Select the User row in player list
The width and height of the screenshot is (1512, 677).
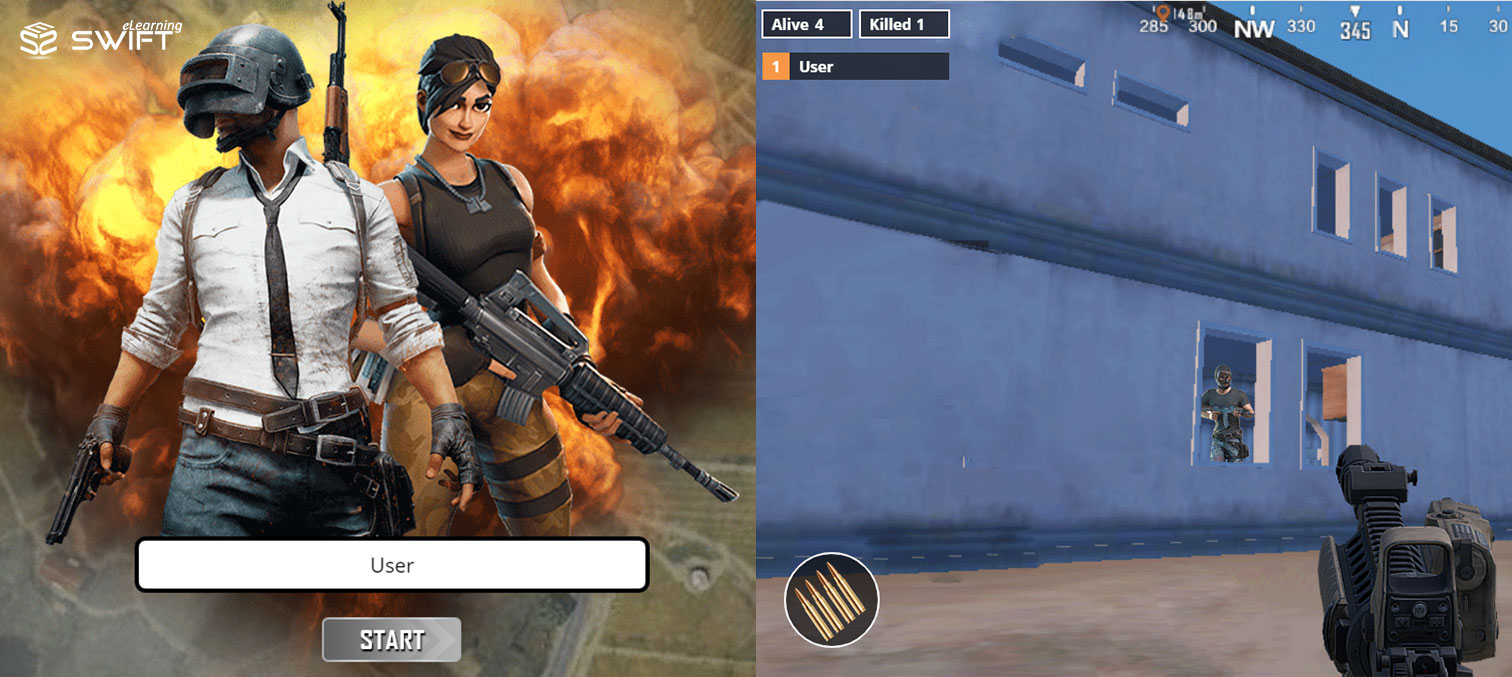tap(855, 67)
